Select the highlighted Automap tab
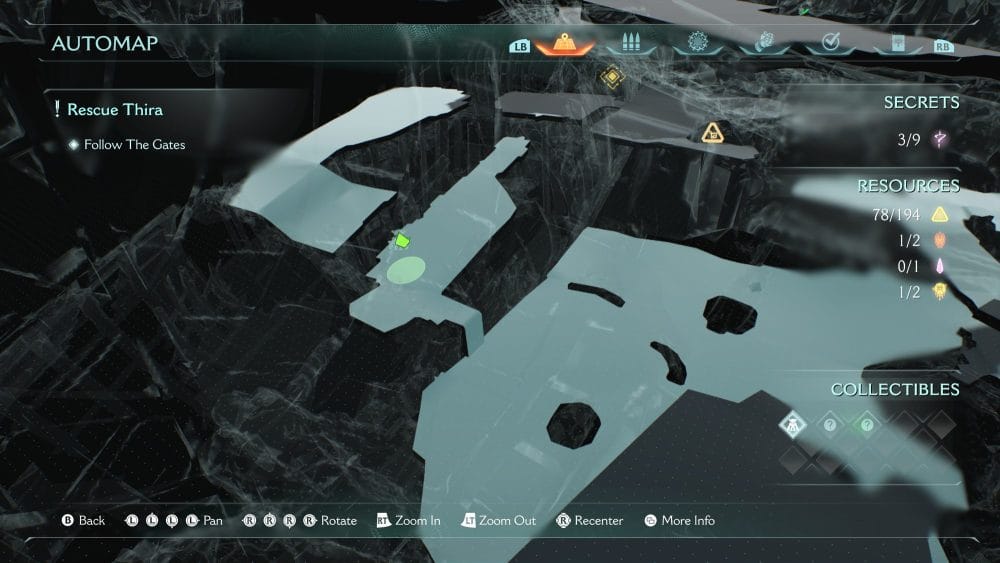The width and height of the screenshot is (1000, 563). click(x=564, y=43)
